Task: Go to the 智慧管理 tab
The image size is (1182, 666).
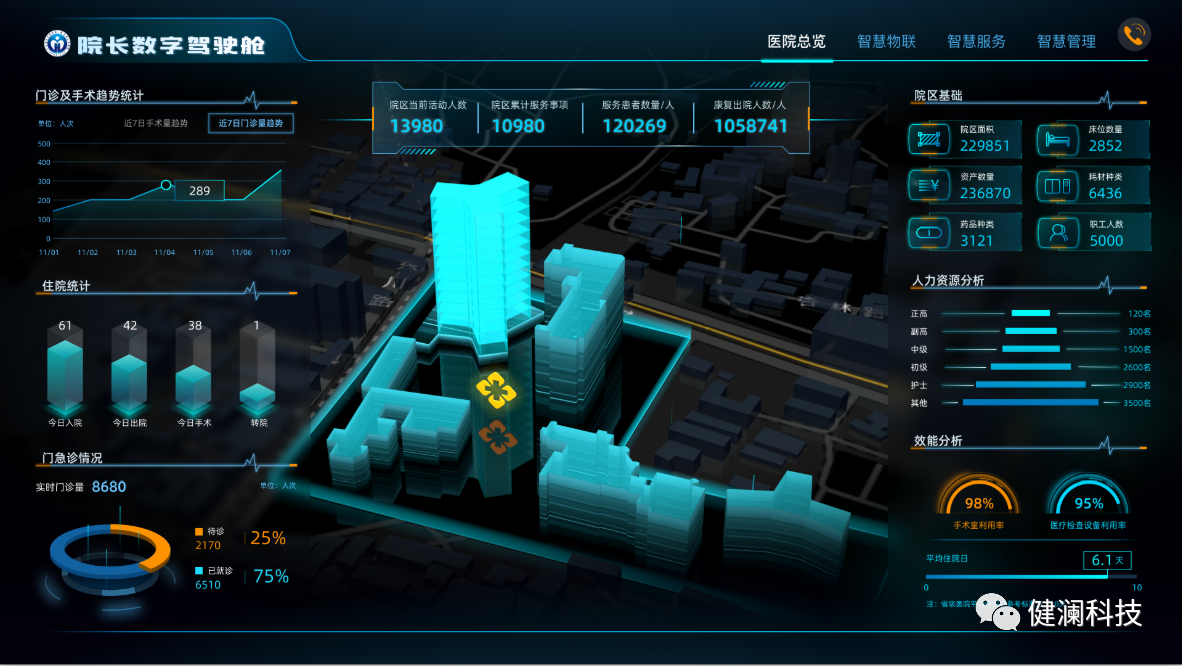Action: [1066, 41]
